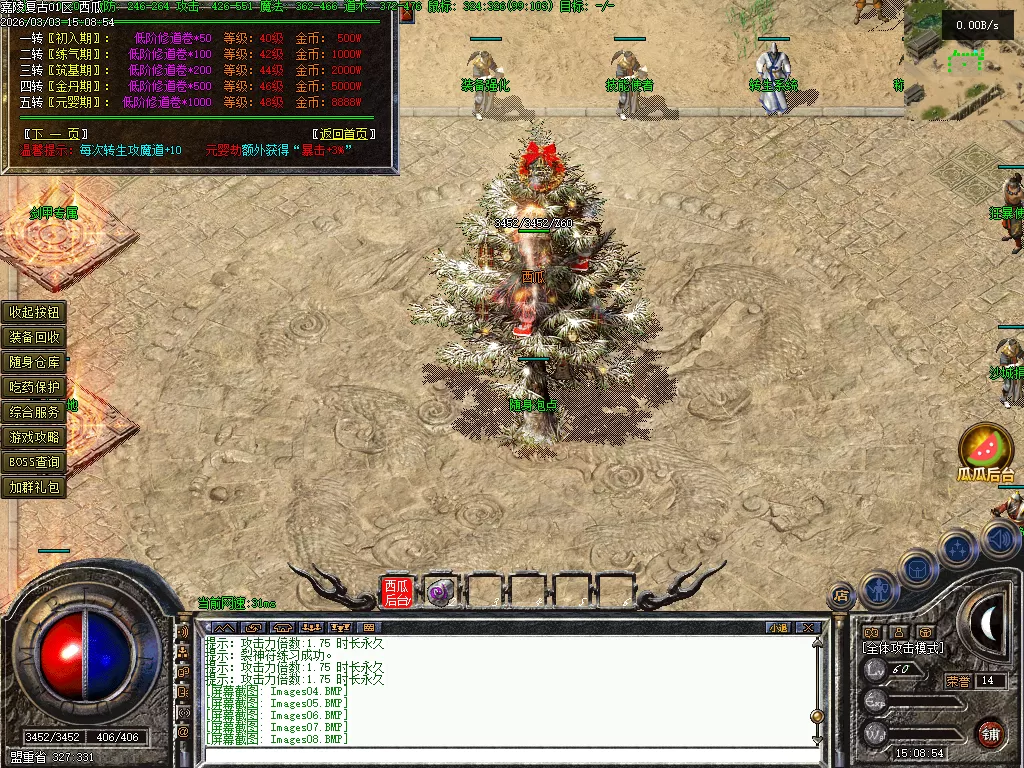Use the 西瓜后台 item in hotbar
This screenshot has height=768, width=1024.
click(398, 593)
